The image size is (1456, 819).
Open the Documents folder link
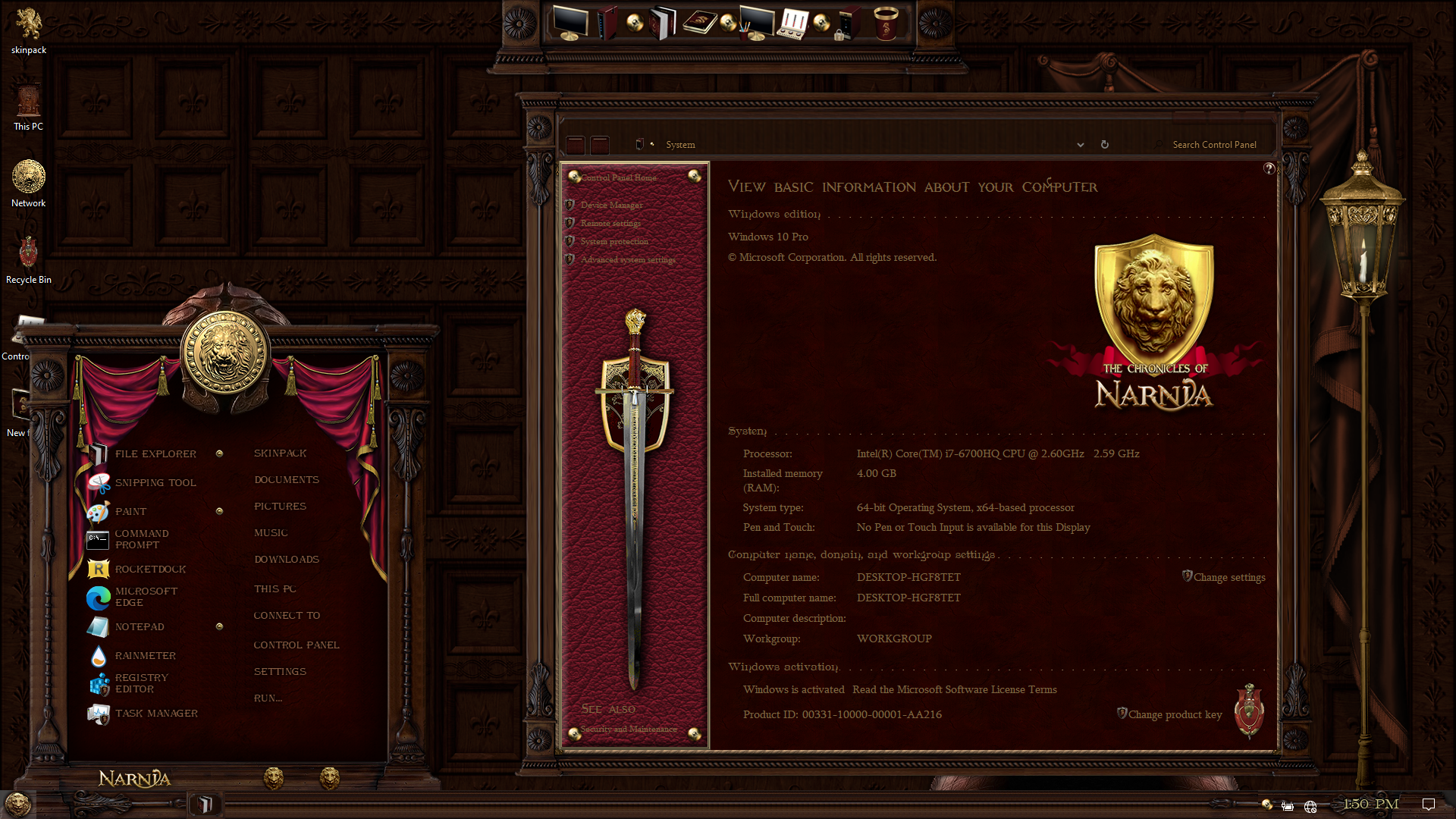click(x=287, y=480)
